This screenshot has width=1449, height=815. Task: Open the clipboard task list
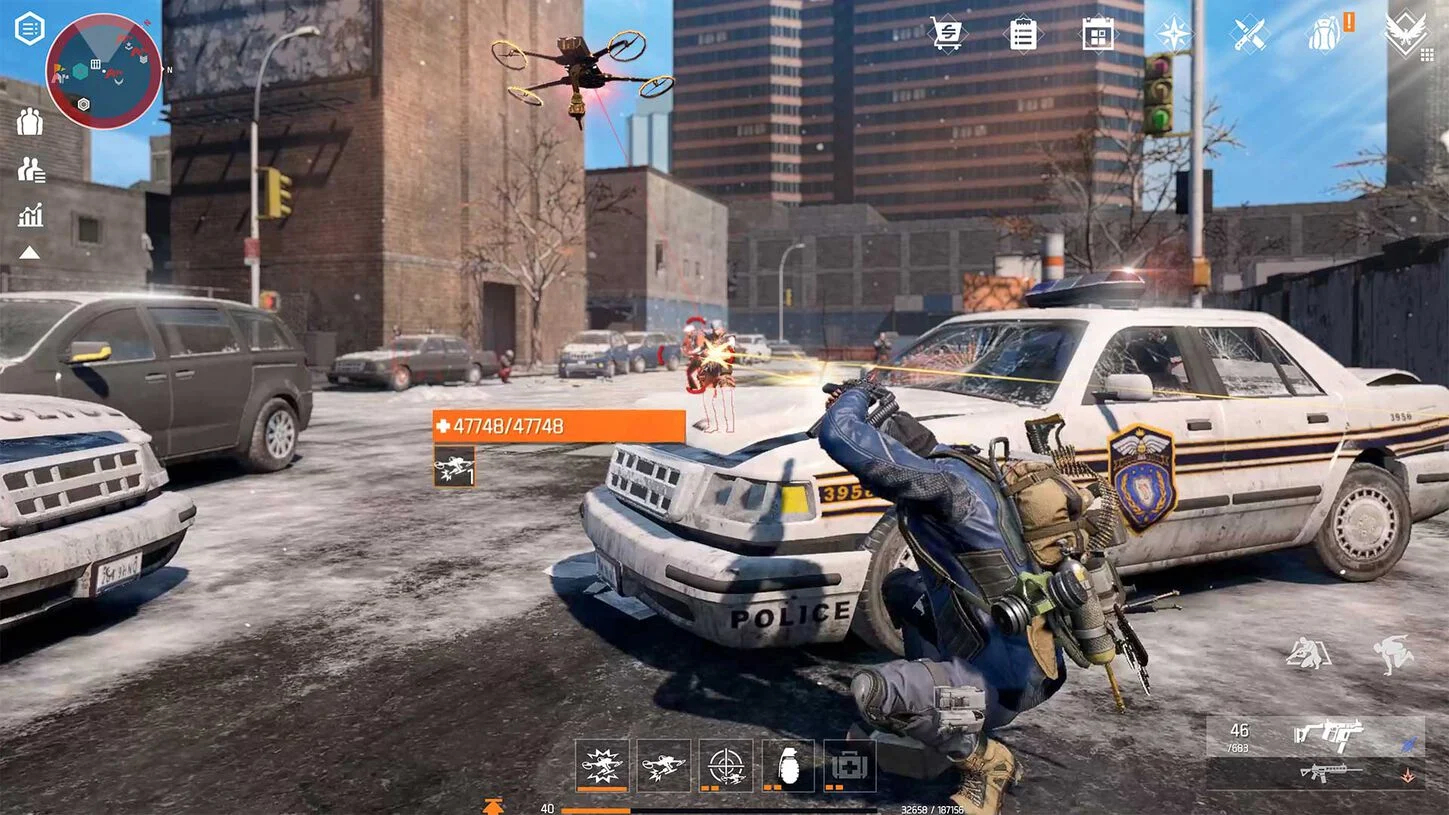point(1023,33)
